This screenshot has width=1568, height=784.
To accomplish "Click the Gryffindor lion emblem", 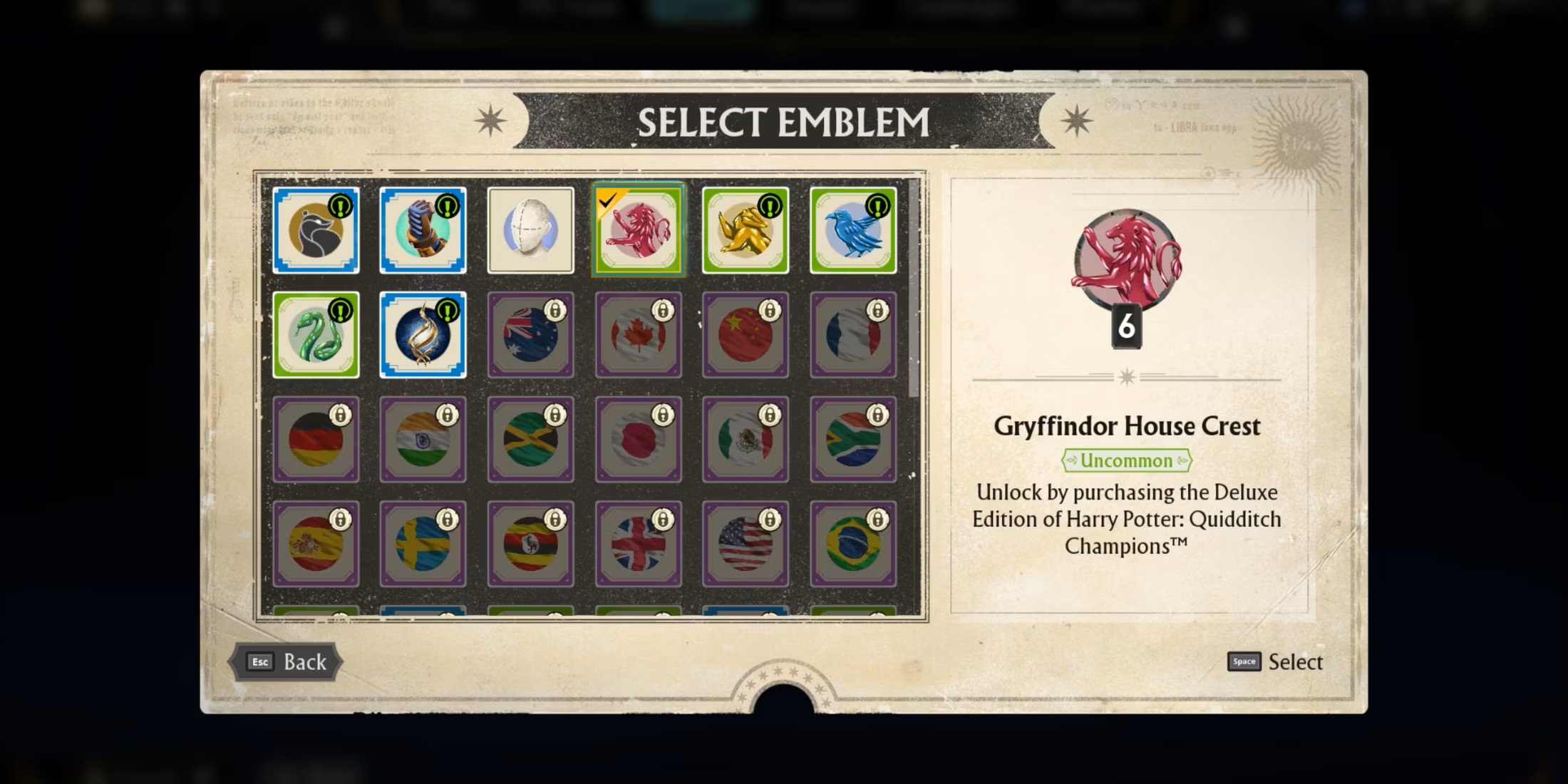I will pyautogui.click(x=638, y=232).
